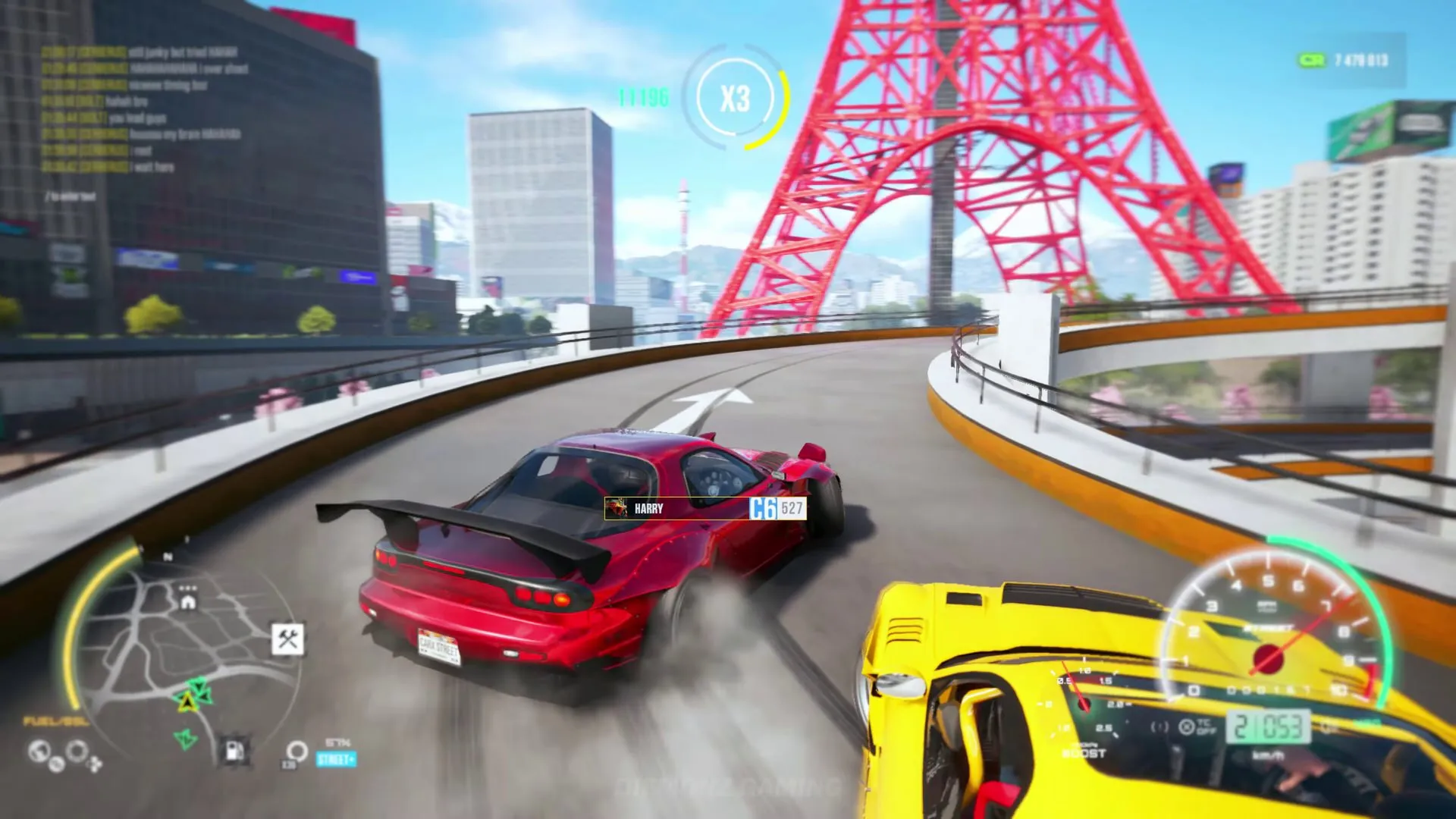The image size is (1456, 819).
Task: Select the blue STREET+ tire badge
Action: pyautogui.click(x=336, y=759)
